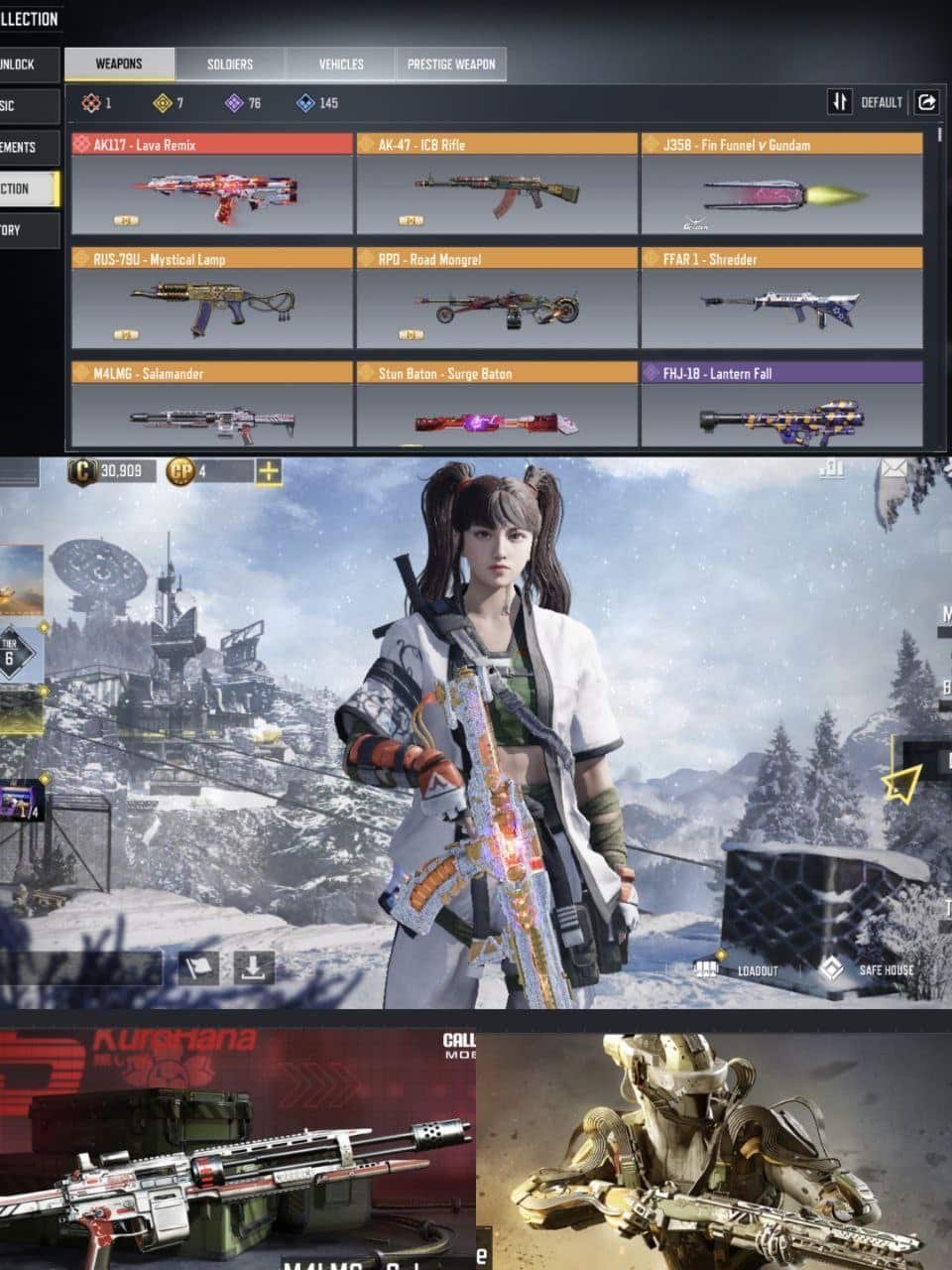This screenshot has width=952, height=1270.
Task: Click the share icon beside Default
Action: 927,102
